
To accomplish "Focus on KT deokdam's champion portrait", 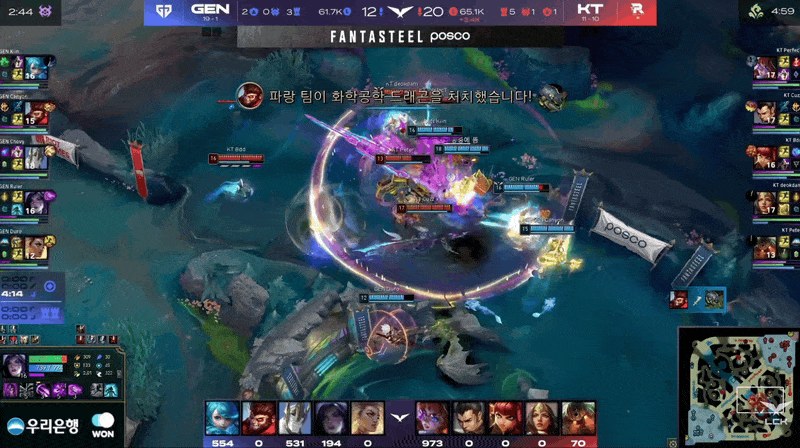I will click(764, 202).
